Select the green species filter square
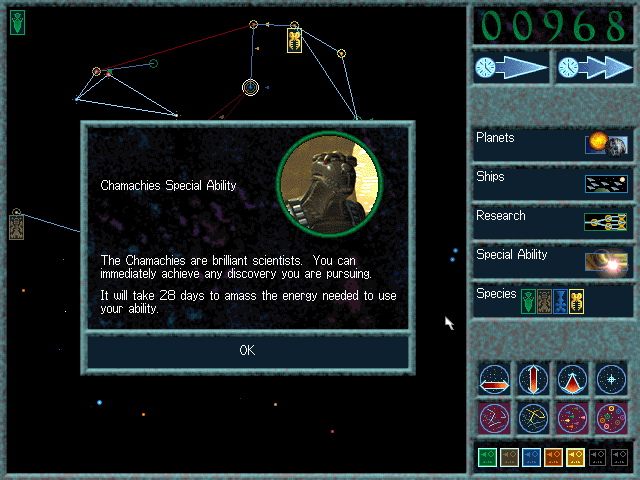The image size is (640, 480). (x=488, y=457)
